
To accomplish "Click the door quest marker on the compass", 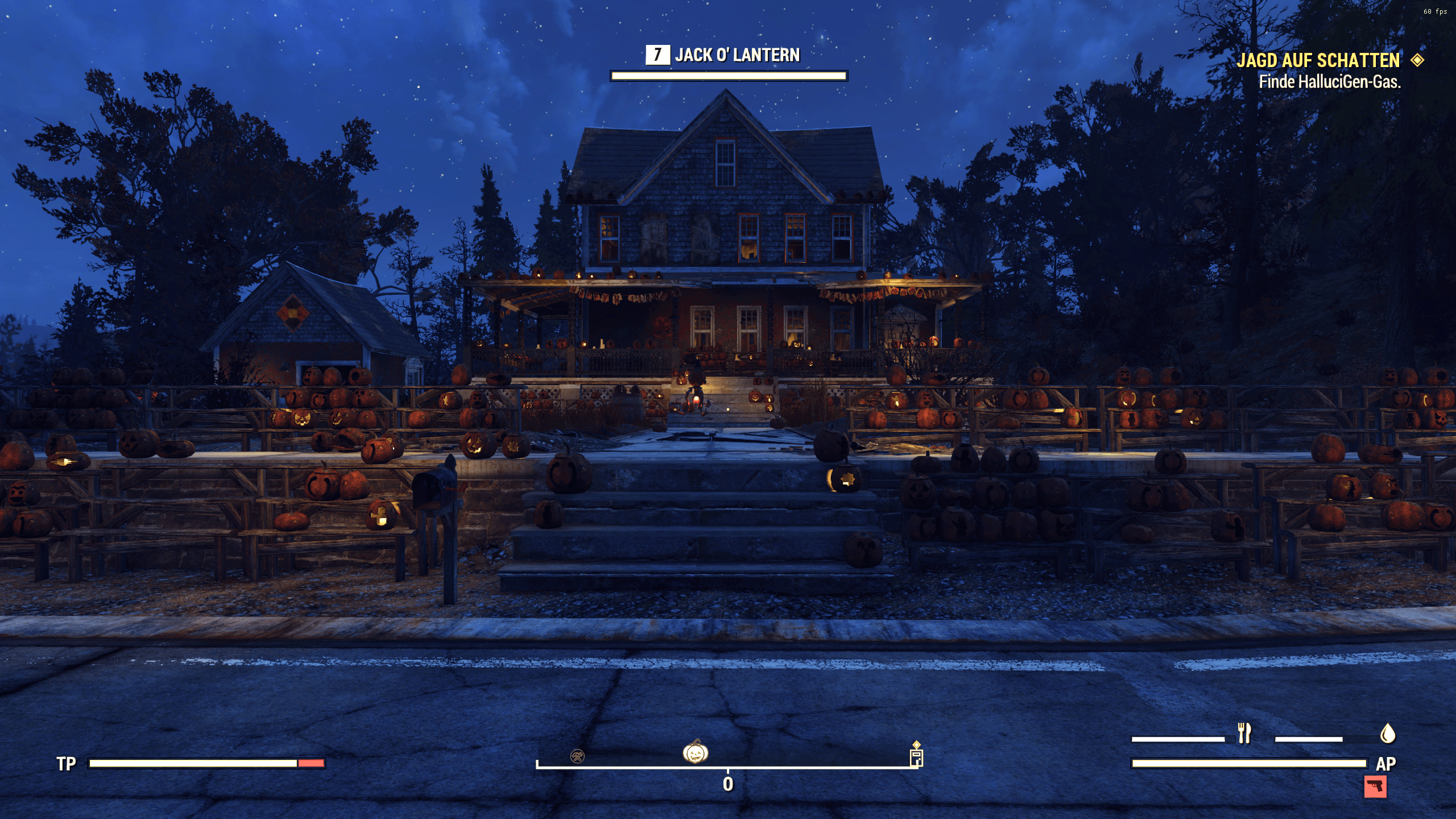I will tap(916, 758).
